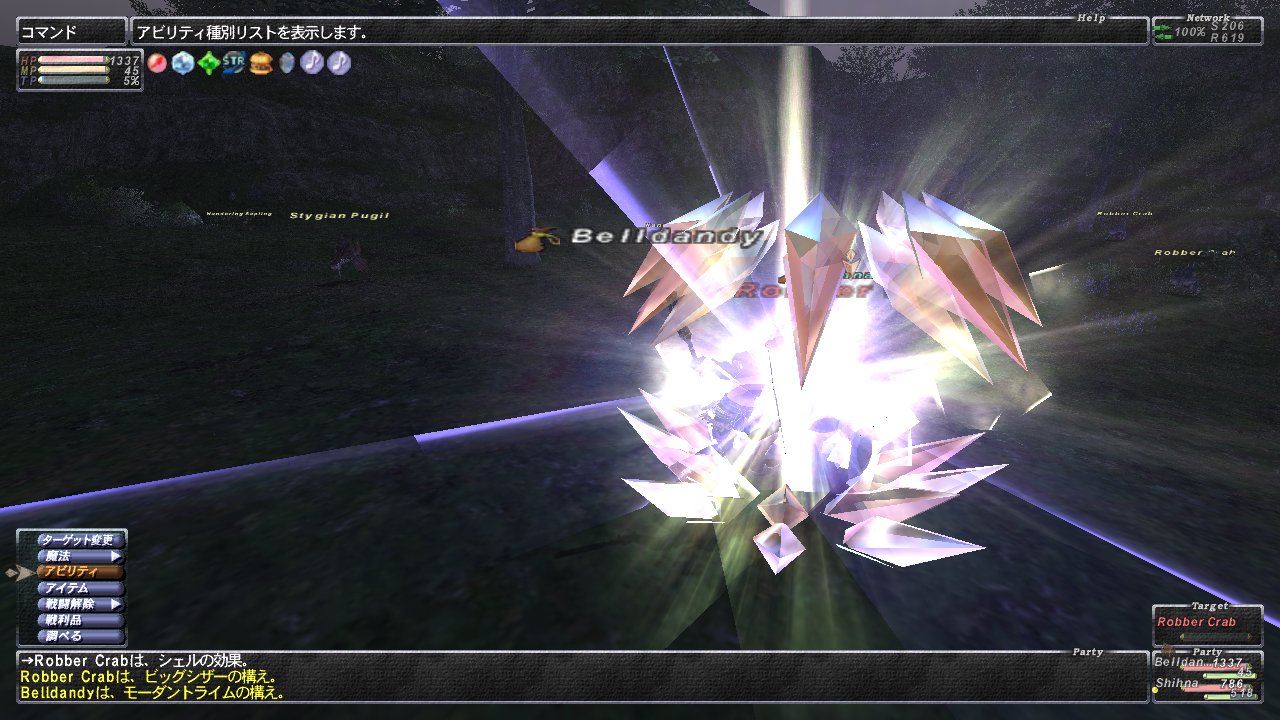The image size is (1280, 720).
Task: Click the hamburger food effect icon
Action: (261, 63)
